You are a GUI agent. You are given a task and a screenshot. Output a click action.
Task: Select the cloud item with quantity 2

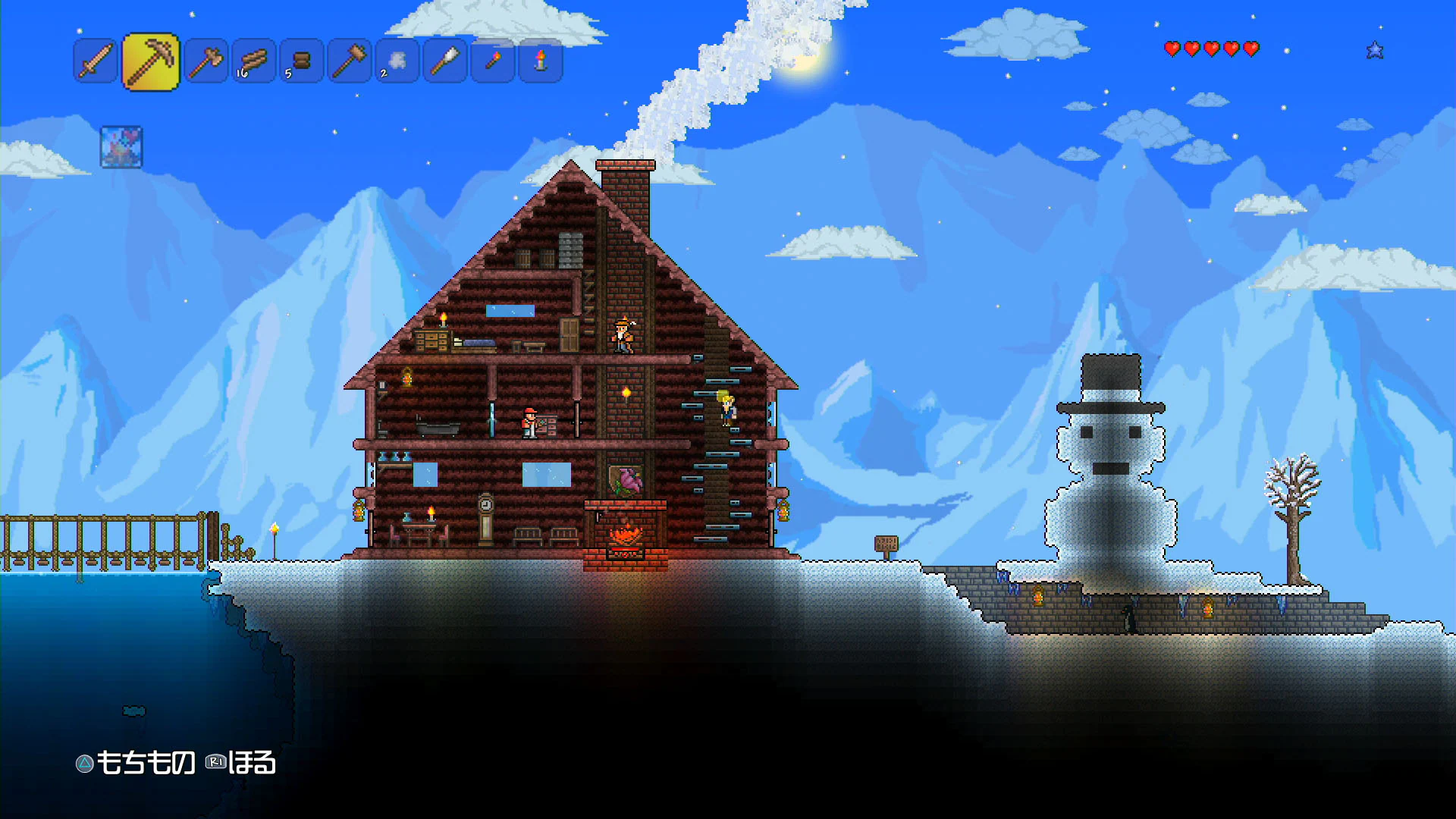coord(396,62)
